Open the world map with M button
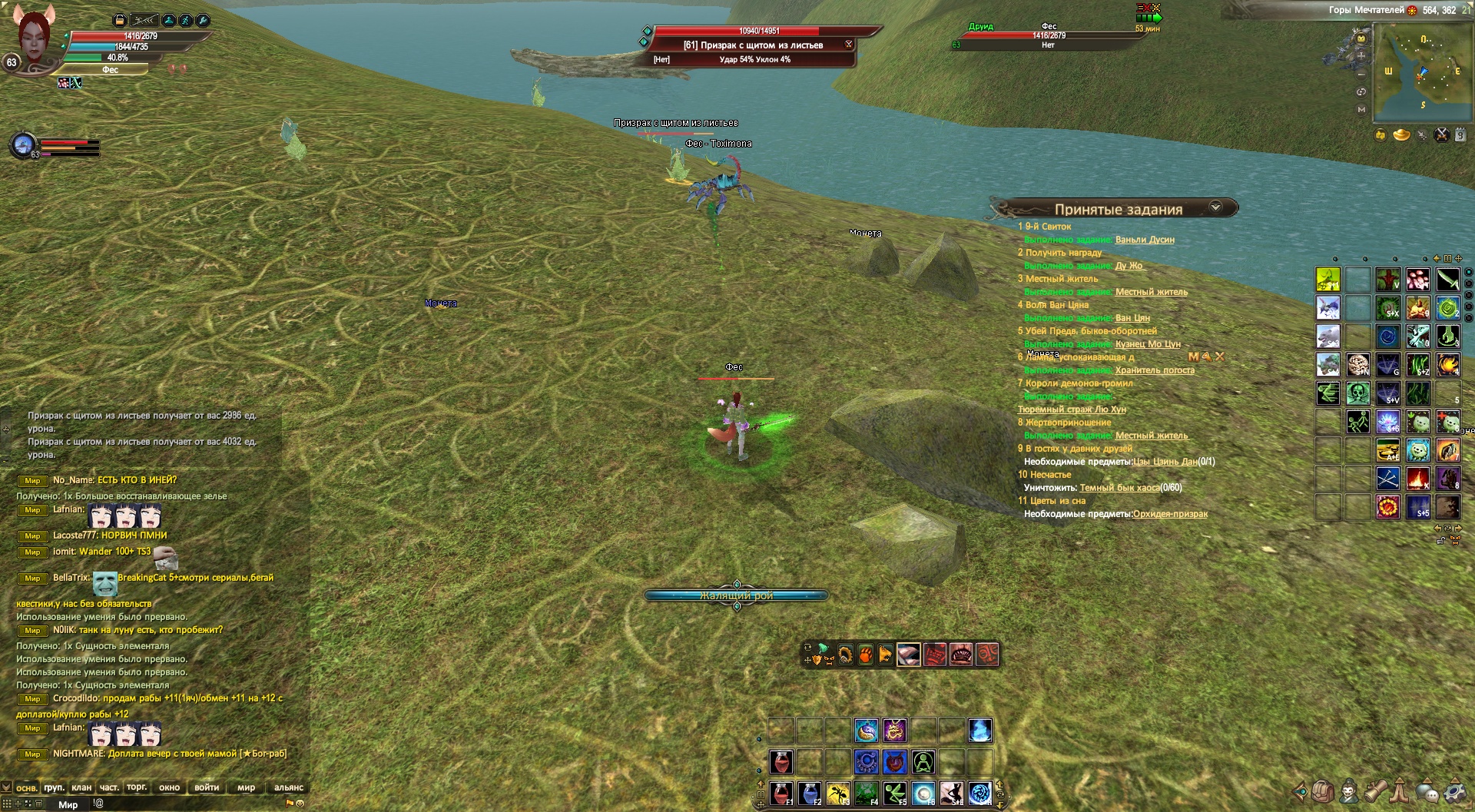 pyautogui.click(x=1361, y=110)
